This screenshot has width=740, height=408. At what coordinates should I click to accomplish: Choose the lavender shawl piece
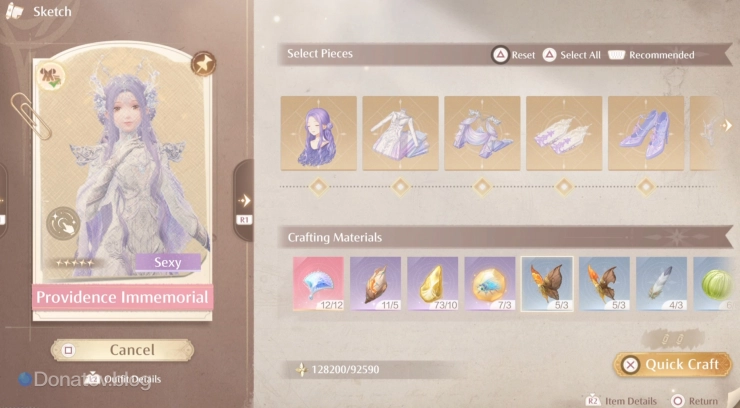pyautogui.click(x=482, y=133)
